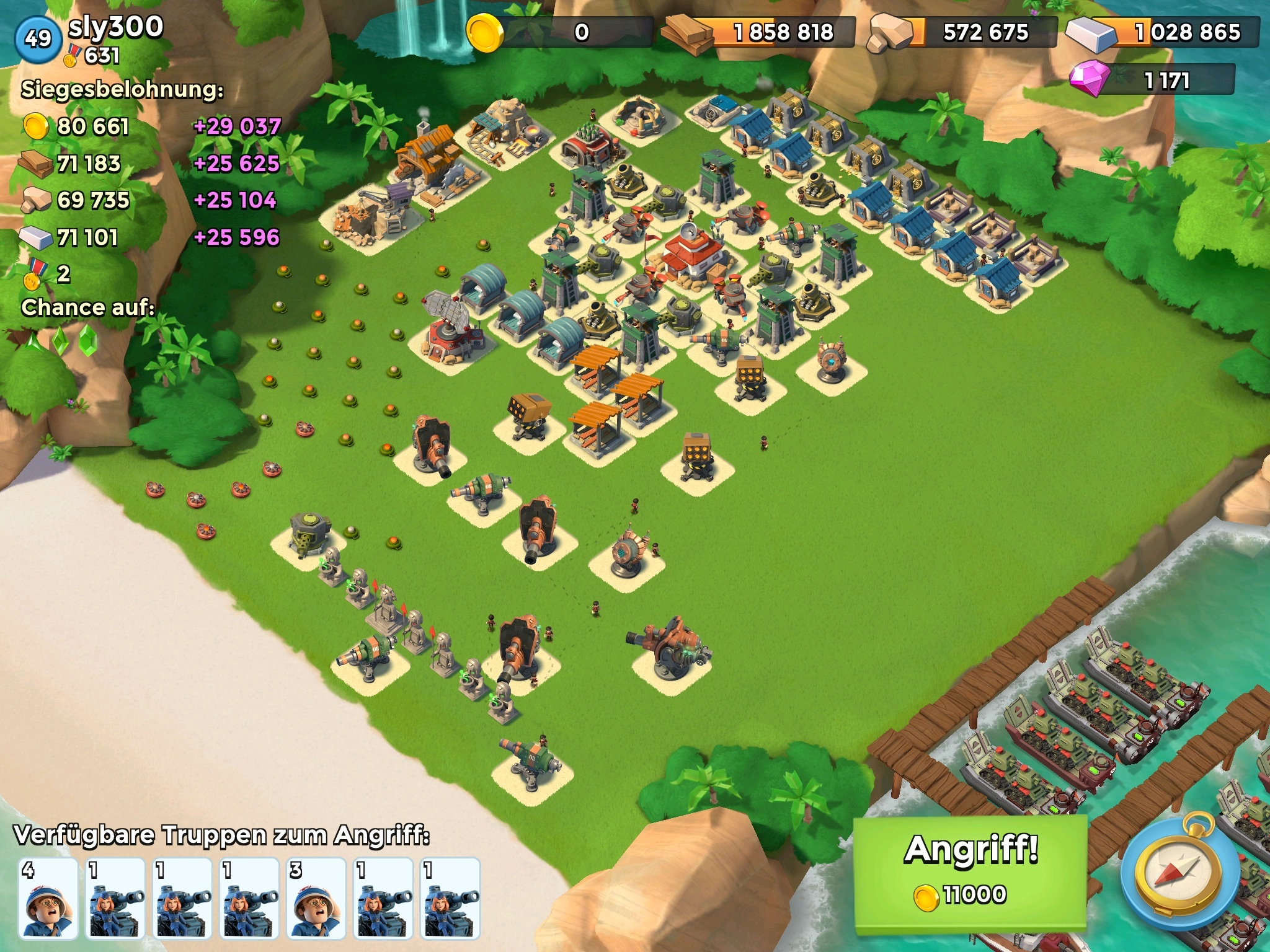Select the troop card showing 4 units
The image size is (1270, 952).
coord(48,897)
